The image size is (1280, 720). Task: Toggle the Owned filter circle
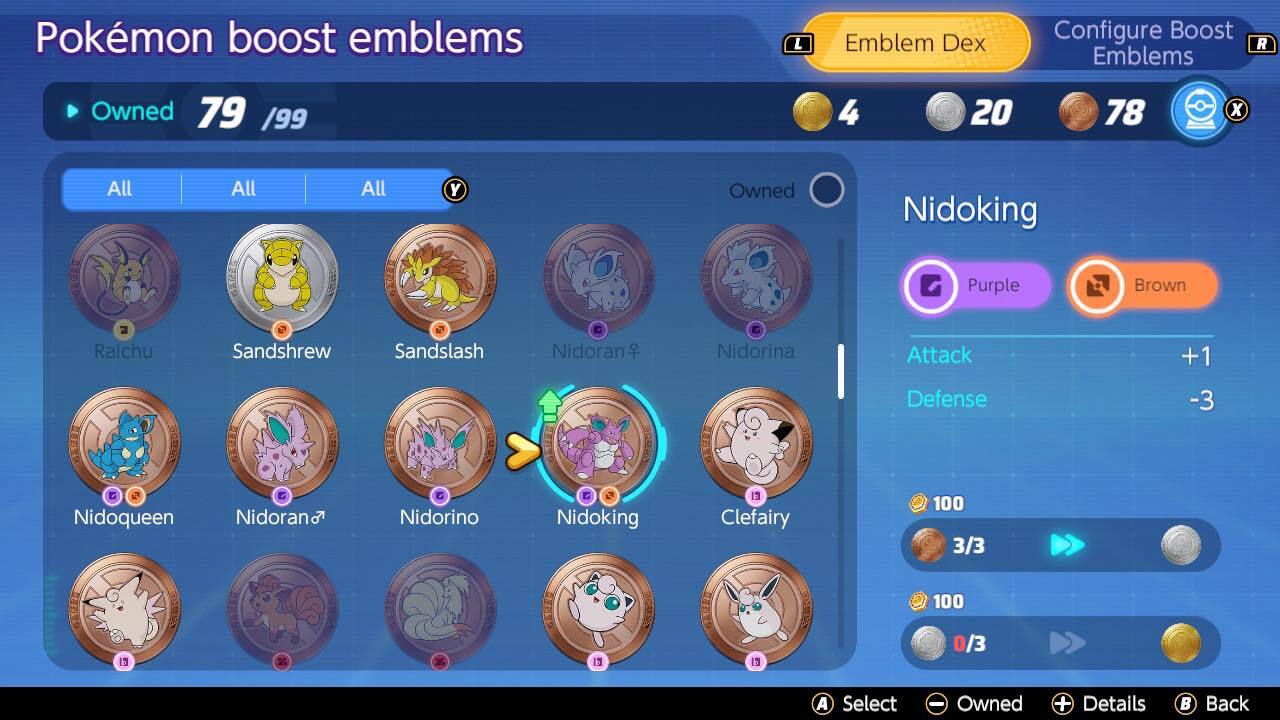coord(826,190)
